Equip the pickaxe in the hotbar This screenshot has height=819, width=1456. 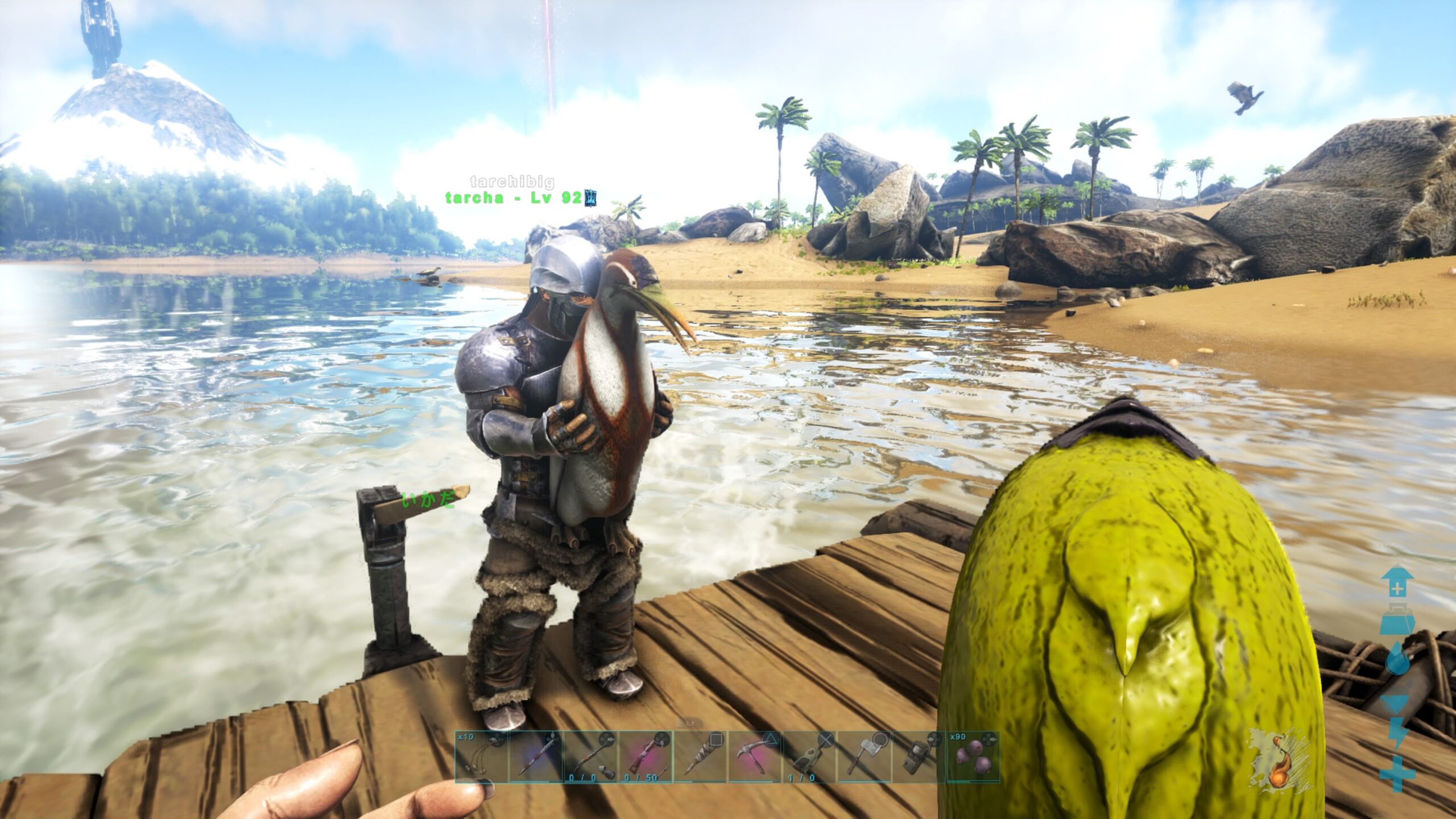[x=754, y=757]
